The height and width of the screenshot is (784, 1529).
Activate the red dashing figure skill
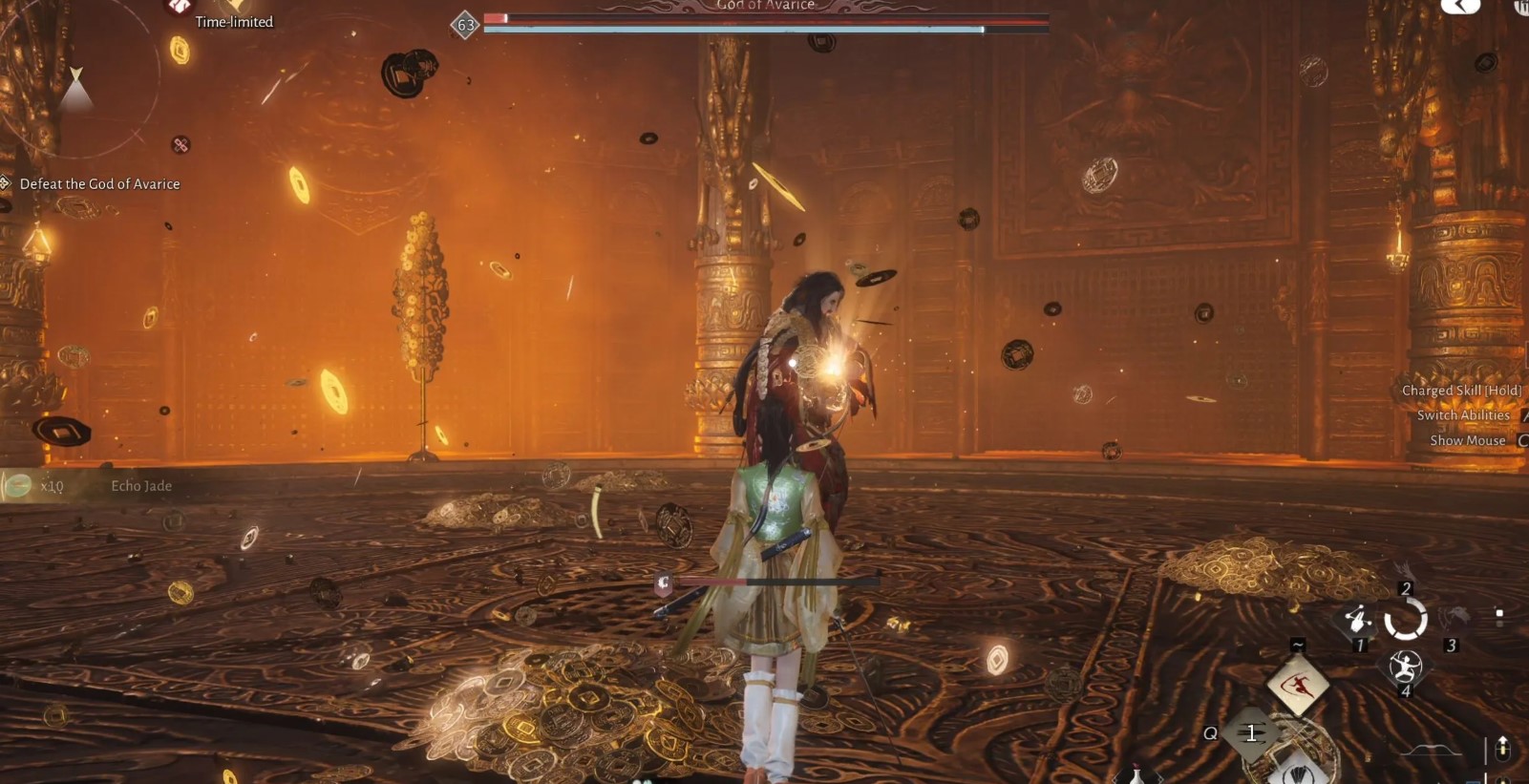point(1297,685)
